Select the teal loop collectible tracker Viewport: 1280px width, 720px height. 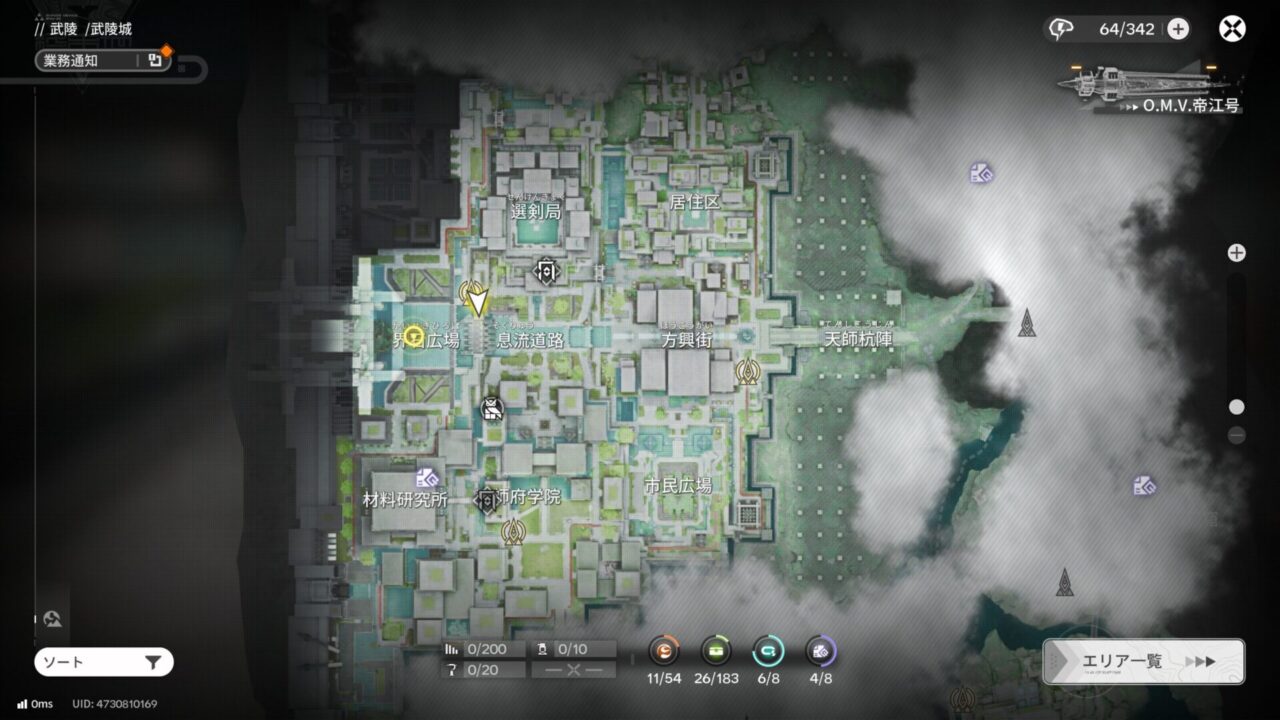click(768, 651)
